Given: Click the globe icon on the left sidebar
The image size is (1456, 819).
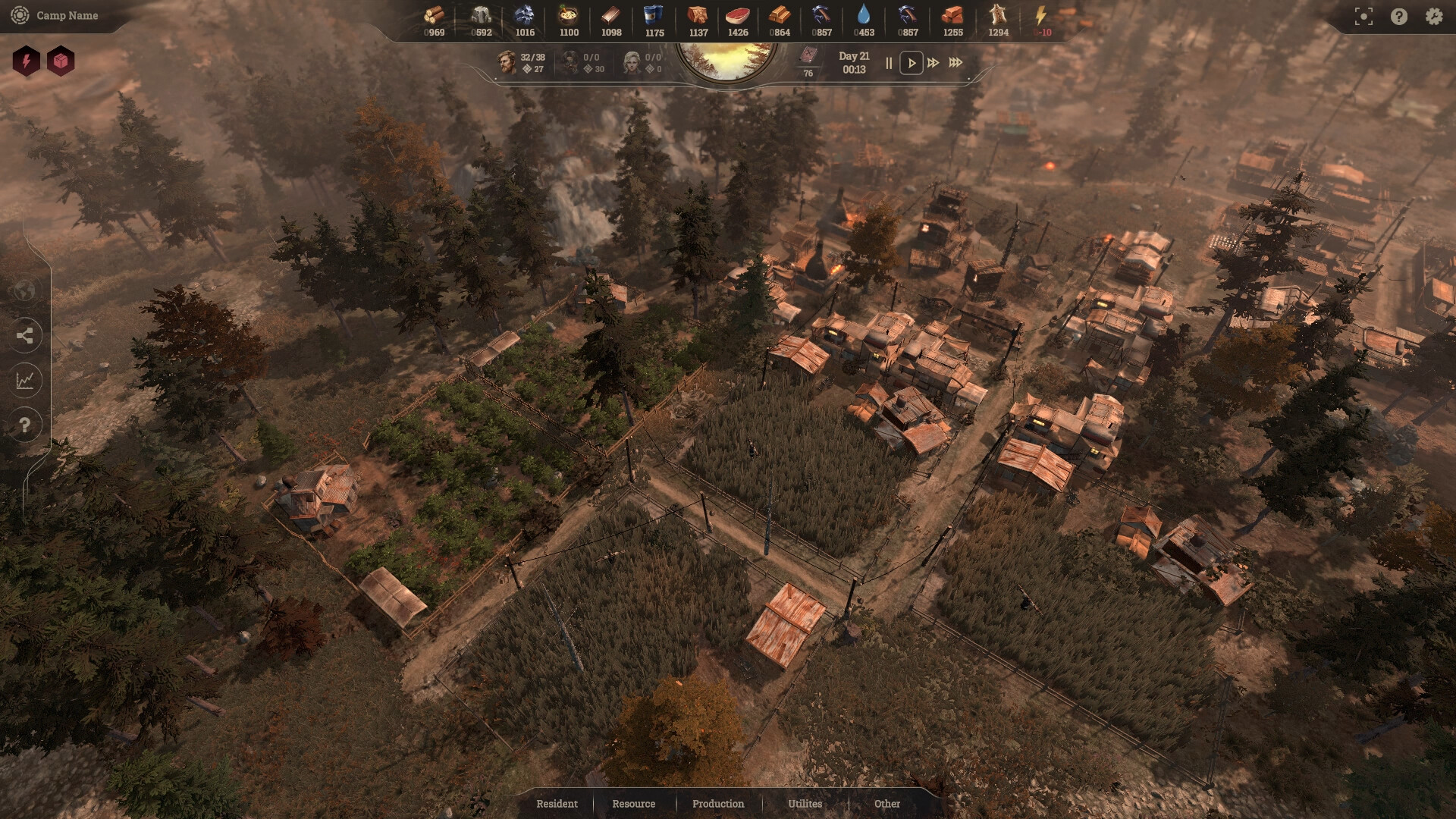Looking at the screenshot, I should tap(26, 290).
